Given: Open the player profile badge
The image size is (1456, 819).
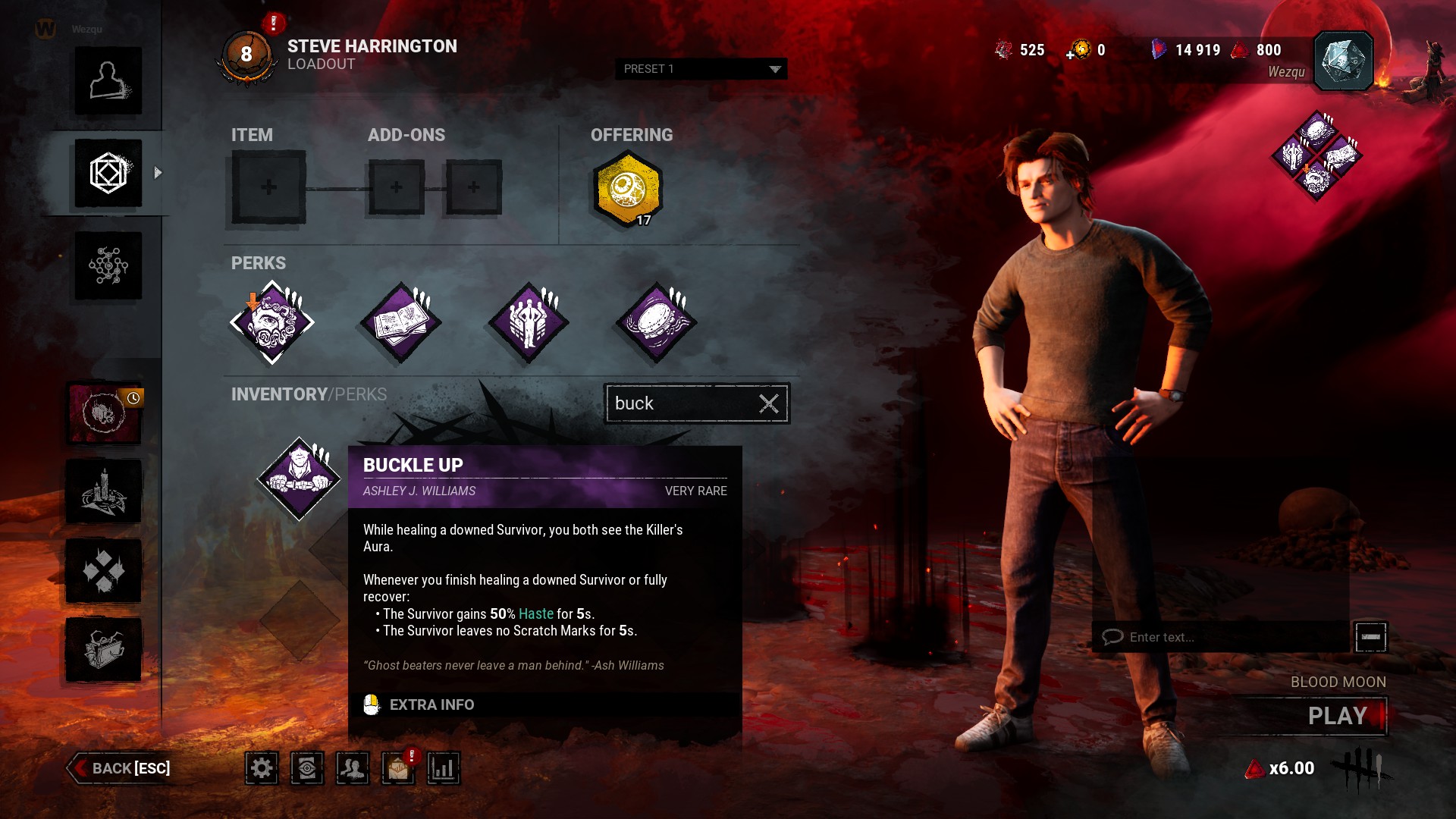Looking at the screenshot, I should 1343,61.
